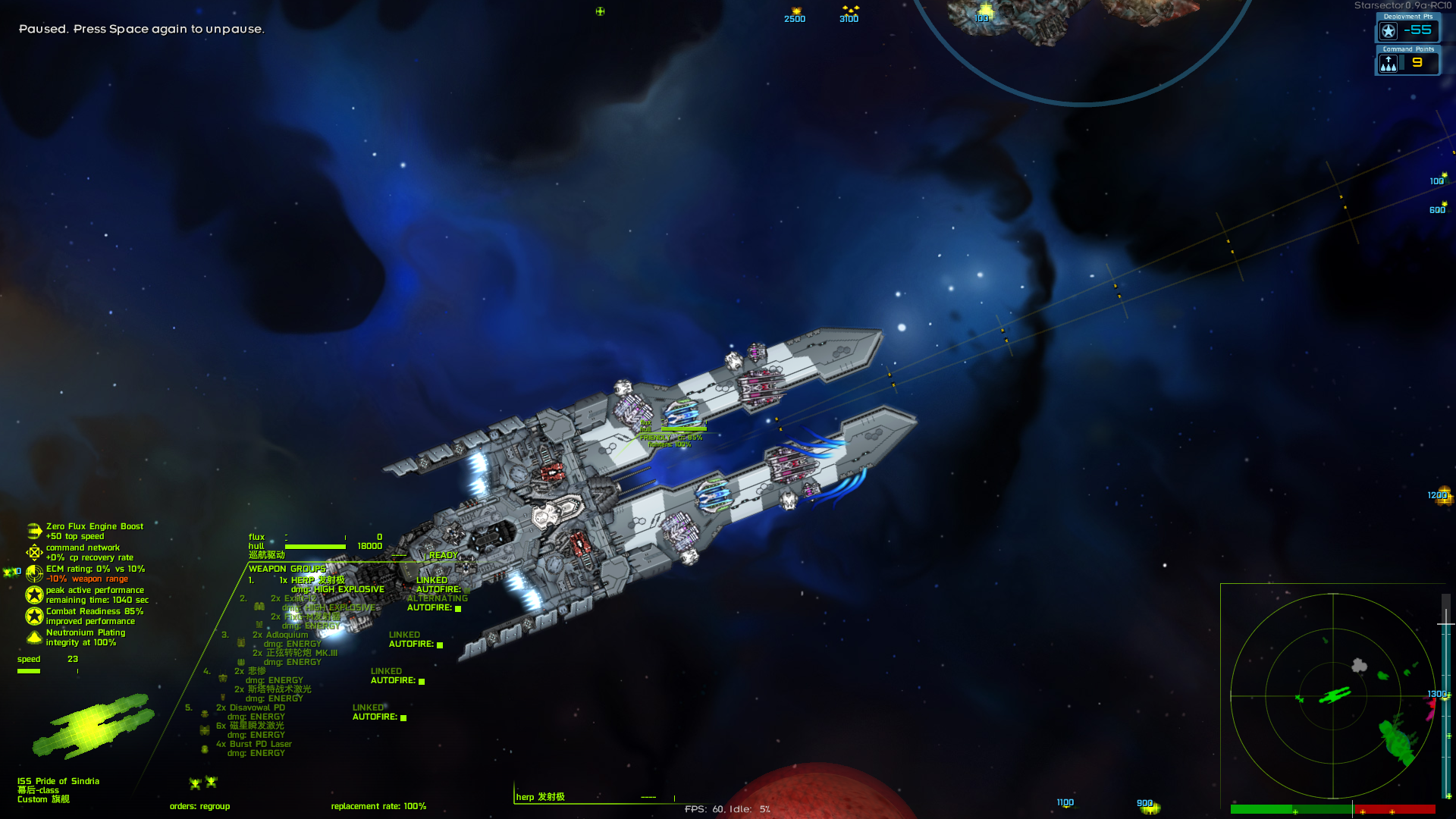The width and height of the screenshot is (1456, 819).
Task: Toggle autofire for the Adloquium weapon group
Action: click(440, 645)
